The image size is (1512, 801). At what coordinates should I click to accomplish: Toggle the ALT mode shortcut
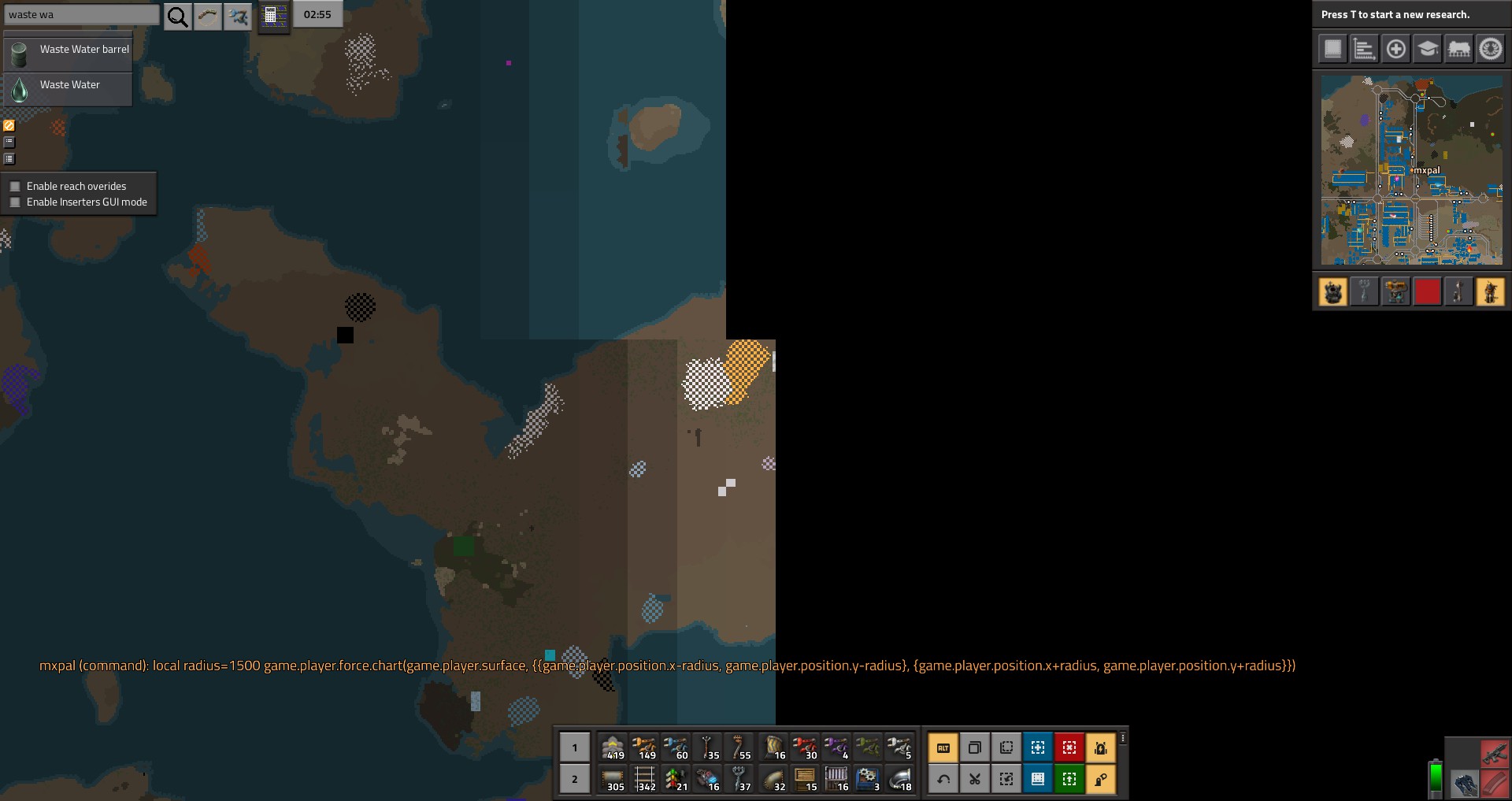click(943, 747)
